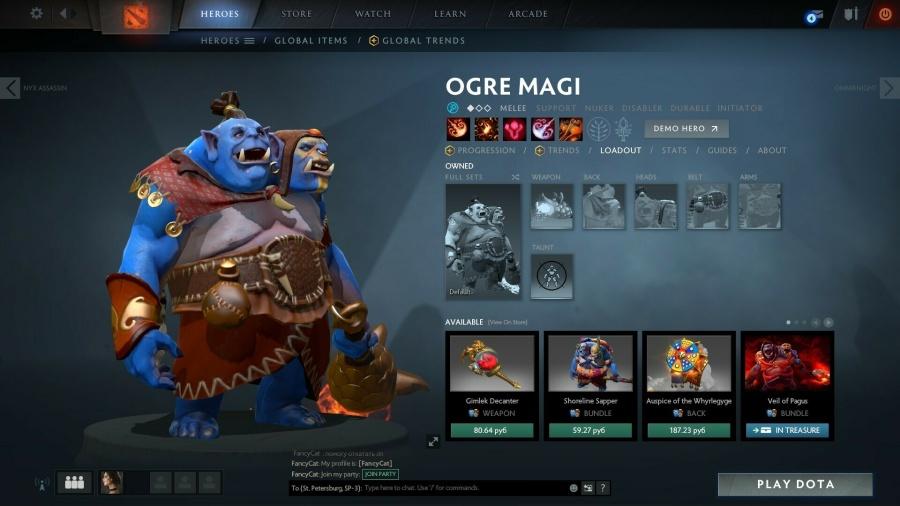Image resolution: width=900 pixels, height=506 pixels.
Task: Purchase the Shoreline Sapper bundle
Action: tap(590, 430)
